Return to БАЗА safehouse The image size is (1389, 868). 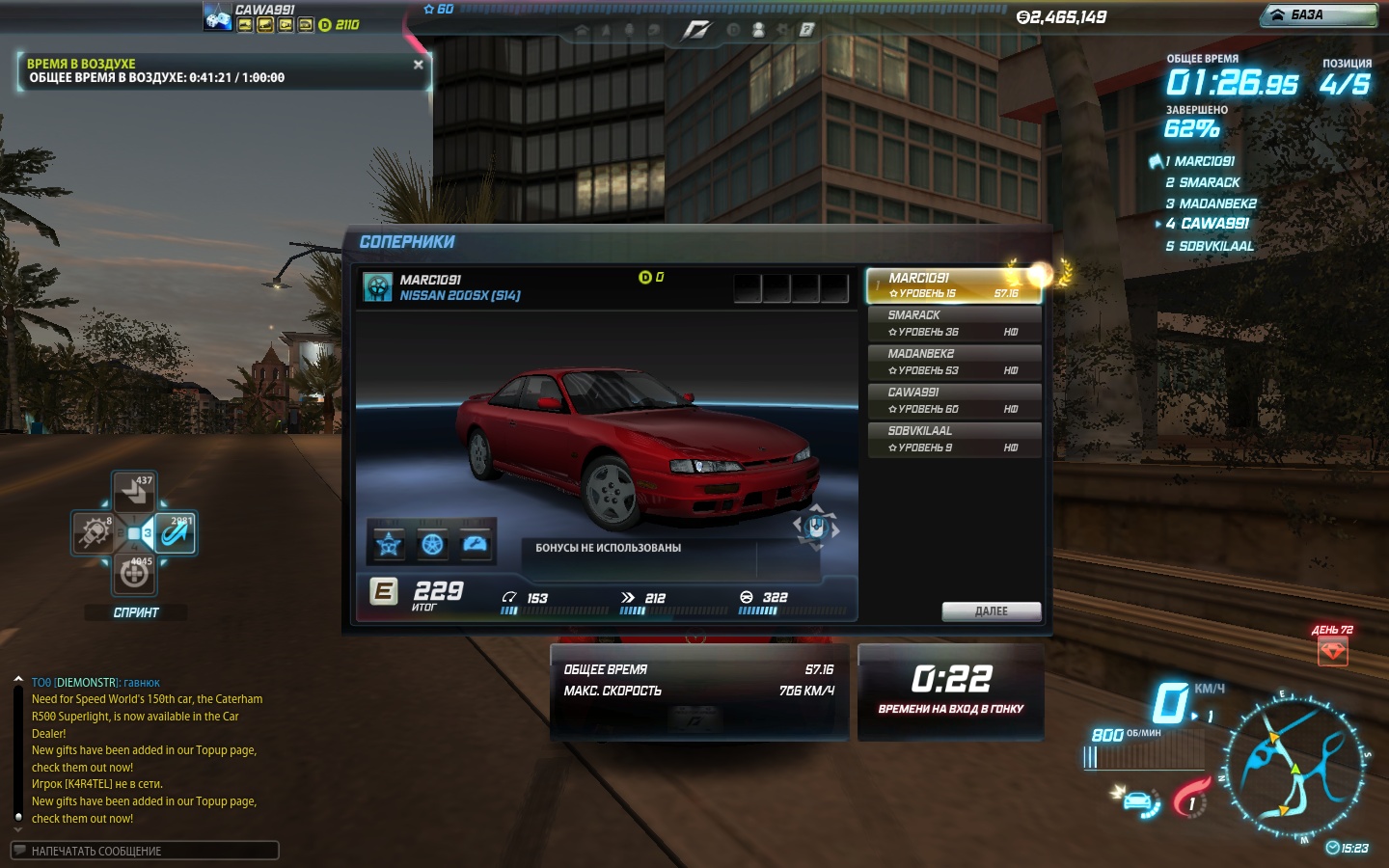point(1318,15)
